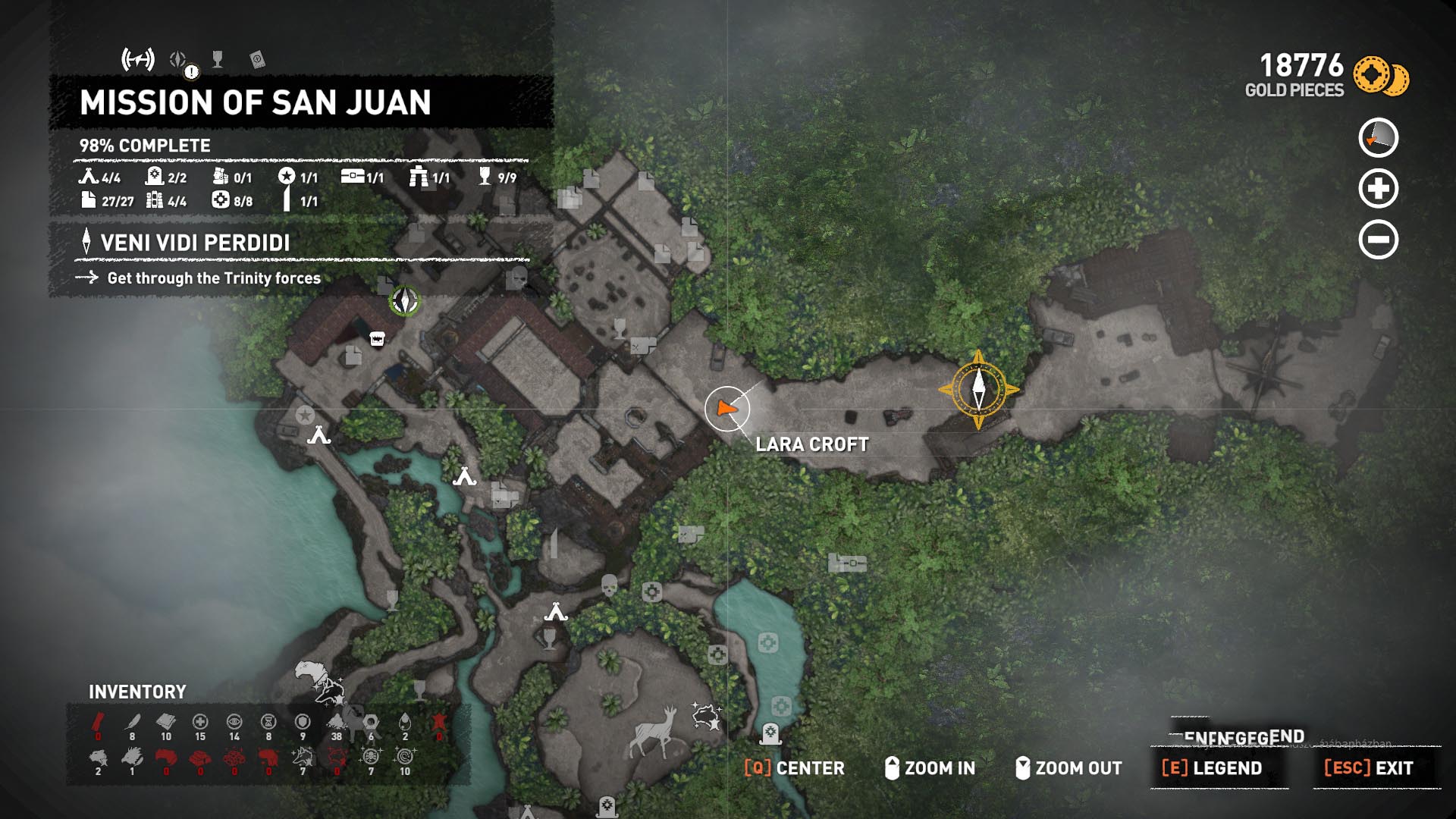Viewport: 1456px width, 819px height.
Task: Click the map rotation compass dial
Action: (x=1378, y=138)
